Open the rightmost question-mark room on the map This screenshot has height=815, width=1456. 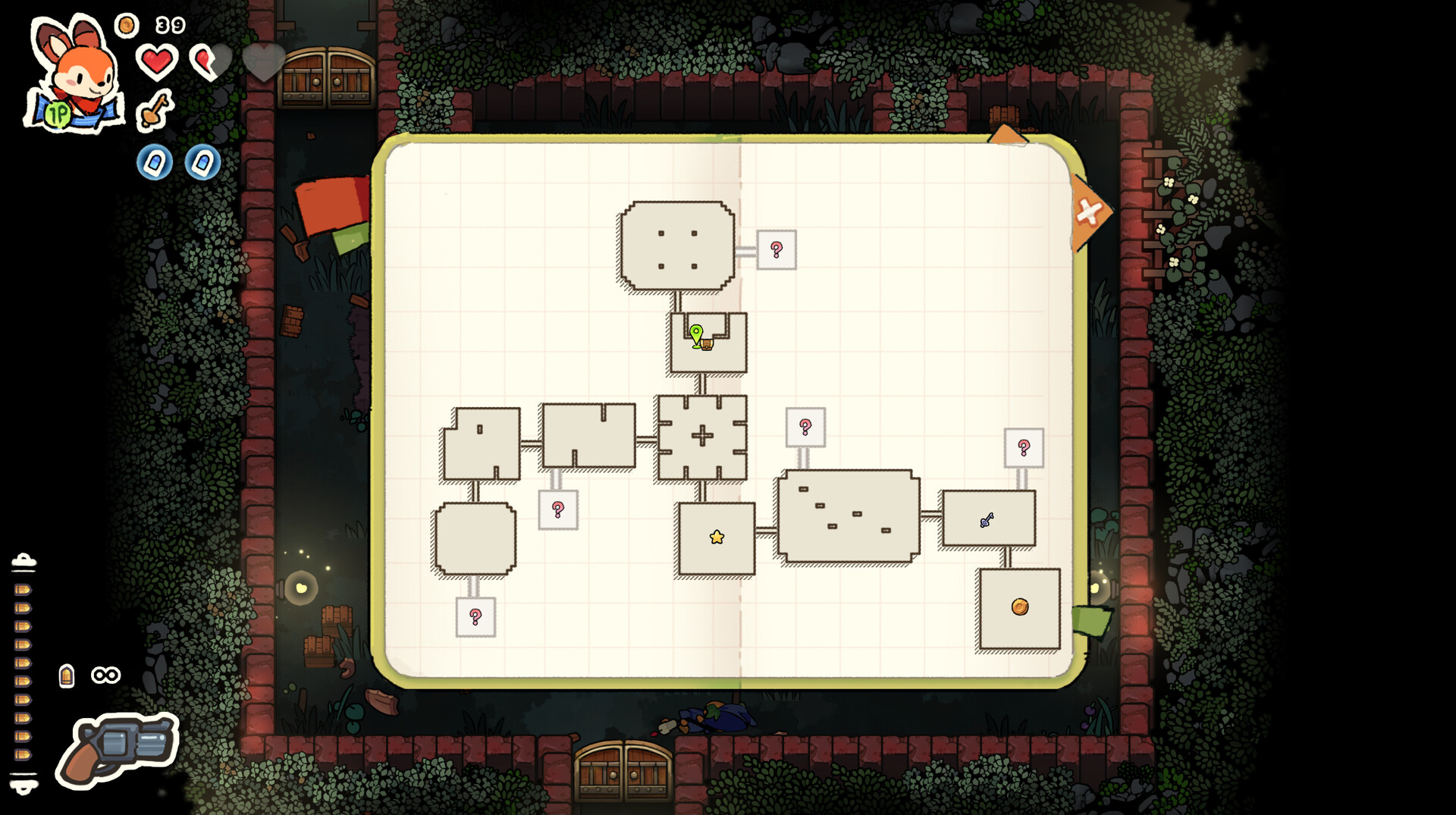(x=1025, y=449)
